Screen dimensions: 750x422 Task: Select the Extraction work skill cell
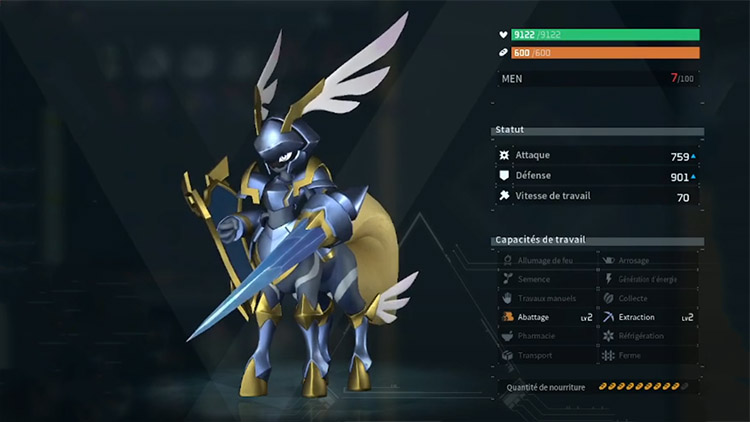pyautogui.click(x=649, y=317)
